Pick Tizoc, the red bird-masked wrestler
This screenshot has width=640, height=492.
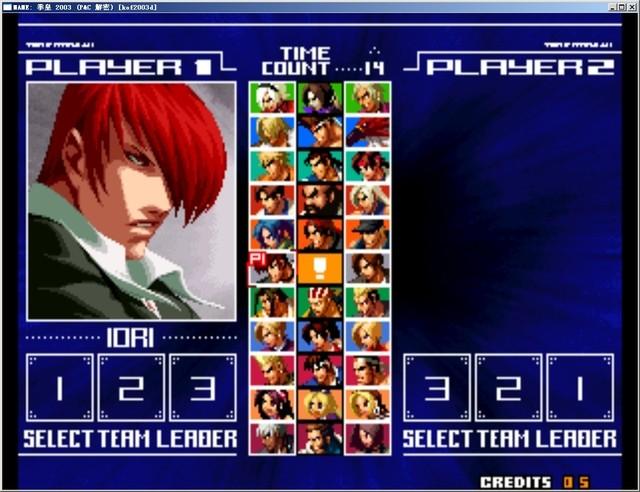pyautogui.click(x=367, y=131)
